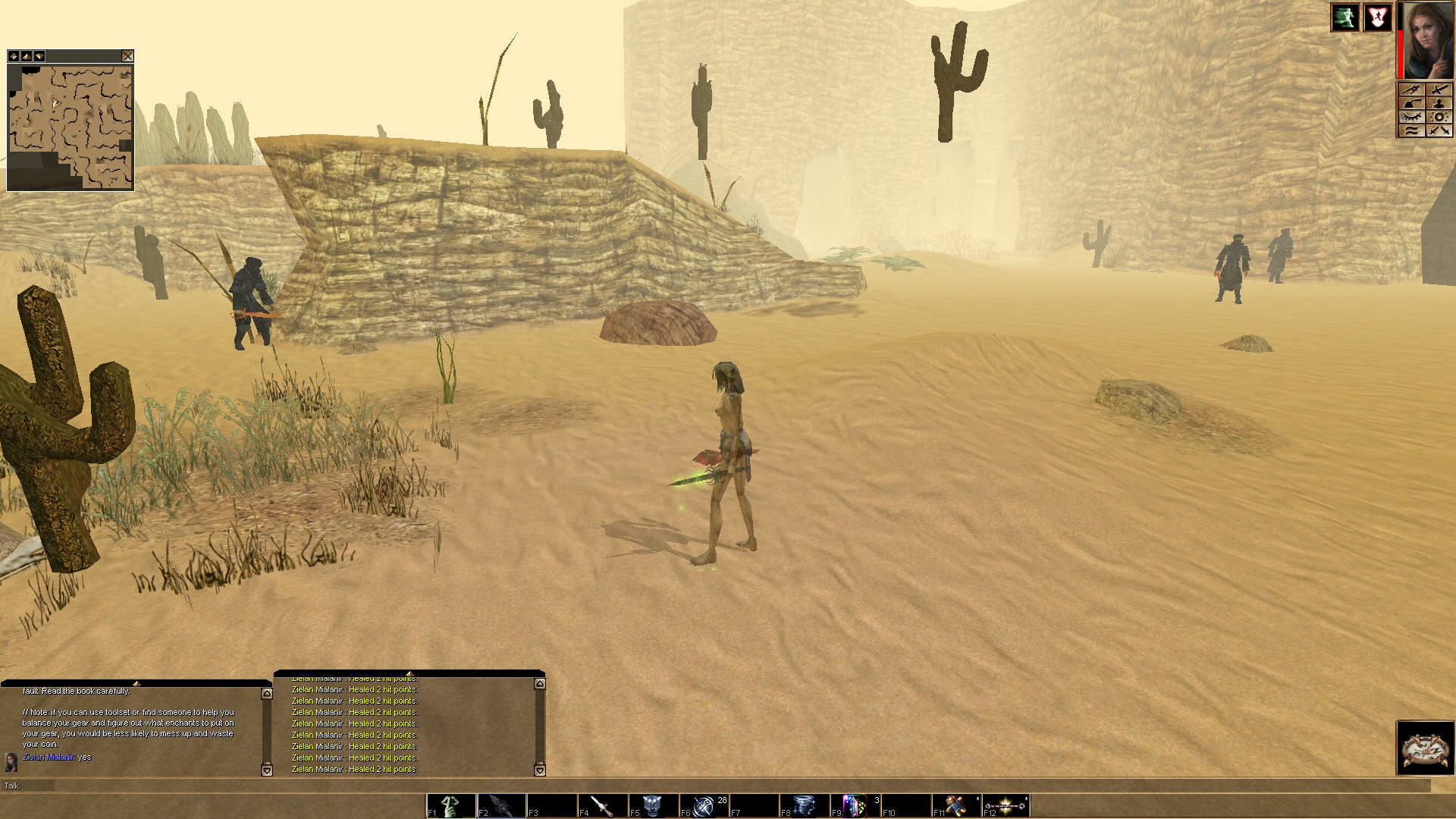Use the F4 sword quickslot

pyautogui.click(x=602, y=805)
